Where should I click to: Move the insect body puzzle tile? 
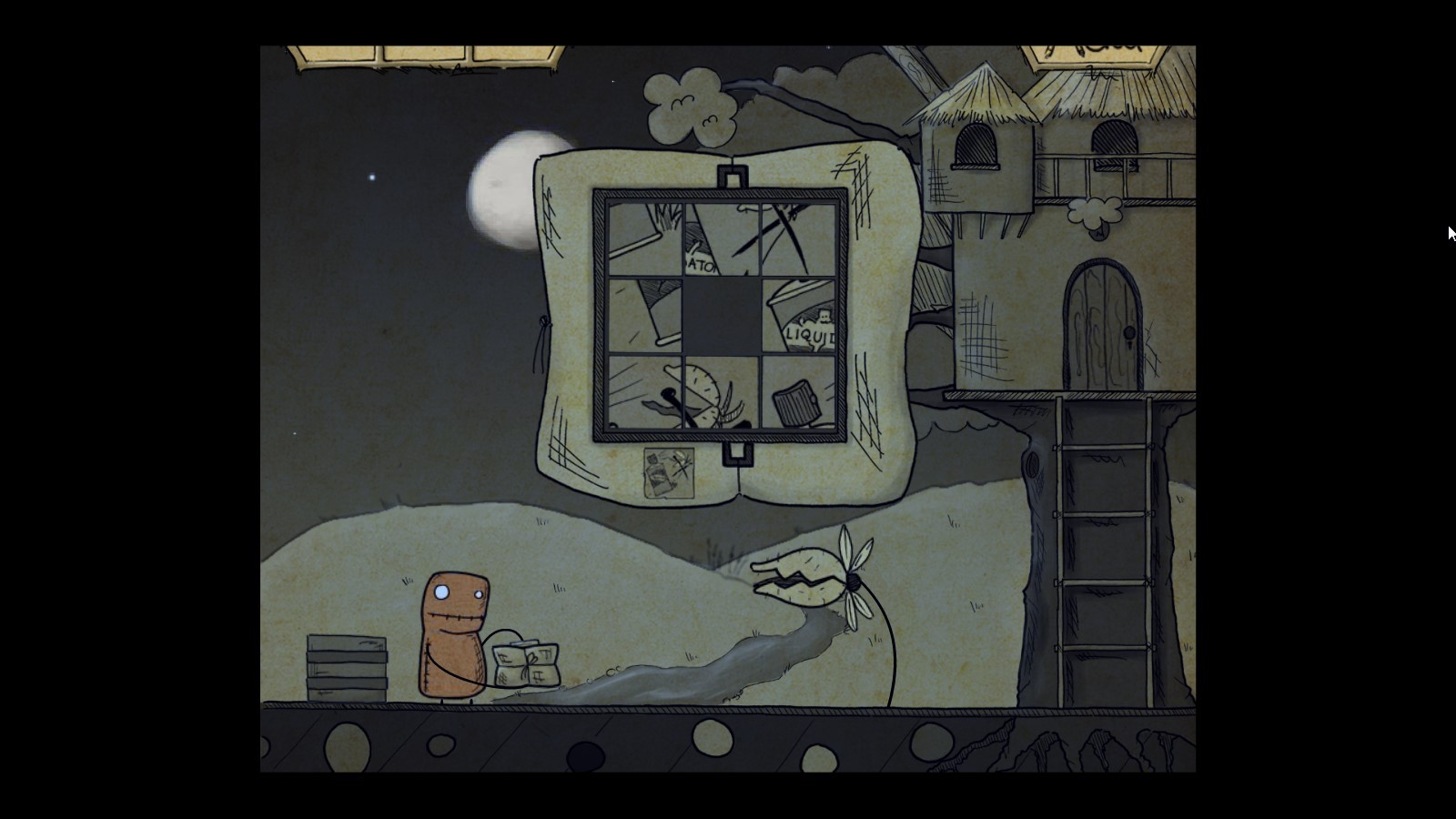[x=721, y=393]
